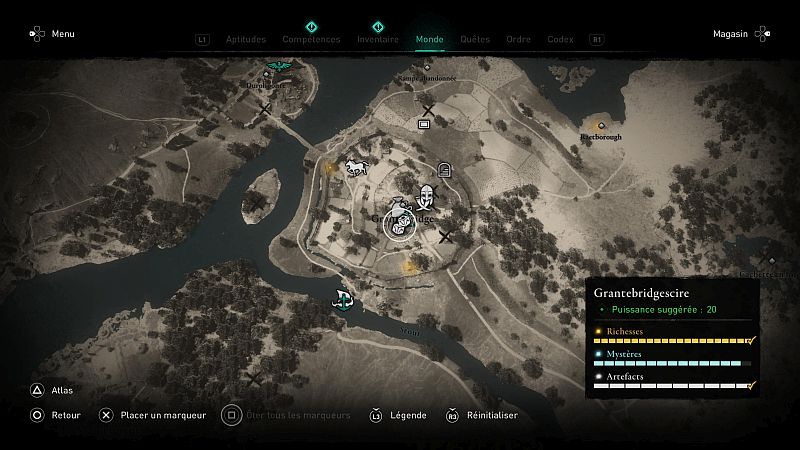This screenshot has width=800, height=450.
Task: Open the Compétences tab
Action: pyautogui.click(x=311, y=40)
